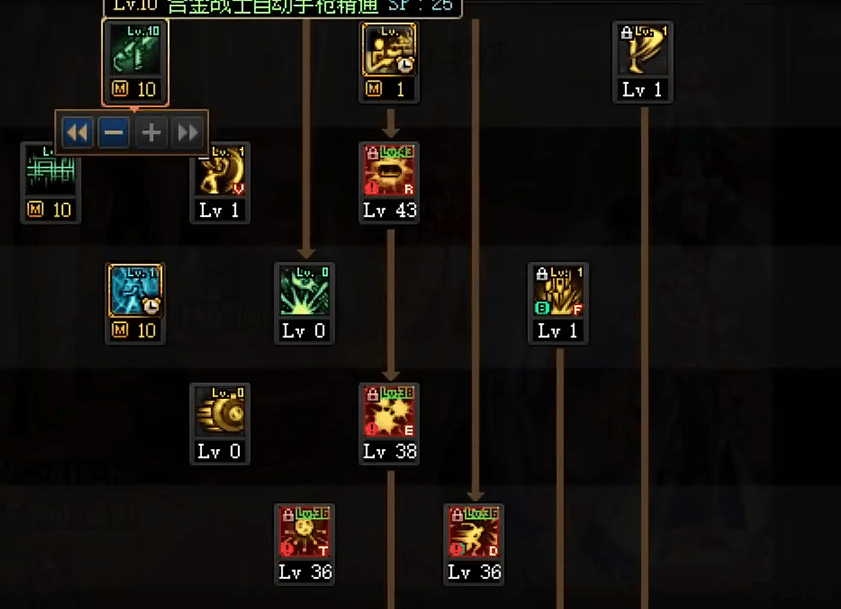This screenshot has width=841, height=609.
Task: Click the double right arrow maximum button
Action: [187, 132]
